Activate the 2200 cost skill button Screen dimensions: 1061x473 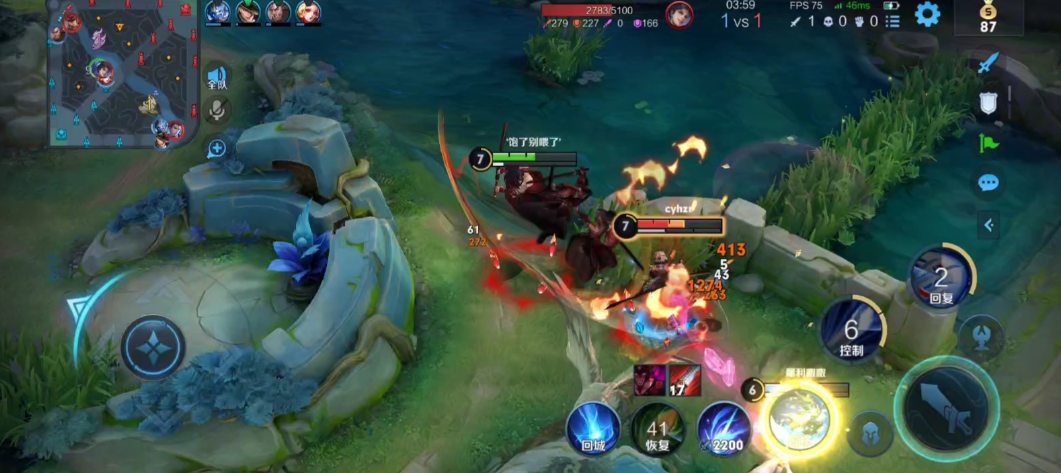pyautogui.click(x=724, y=428)
